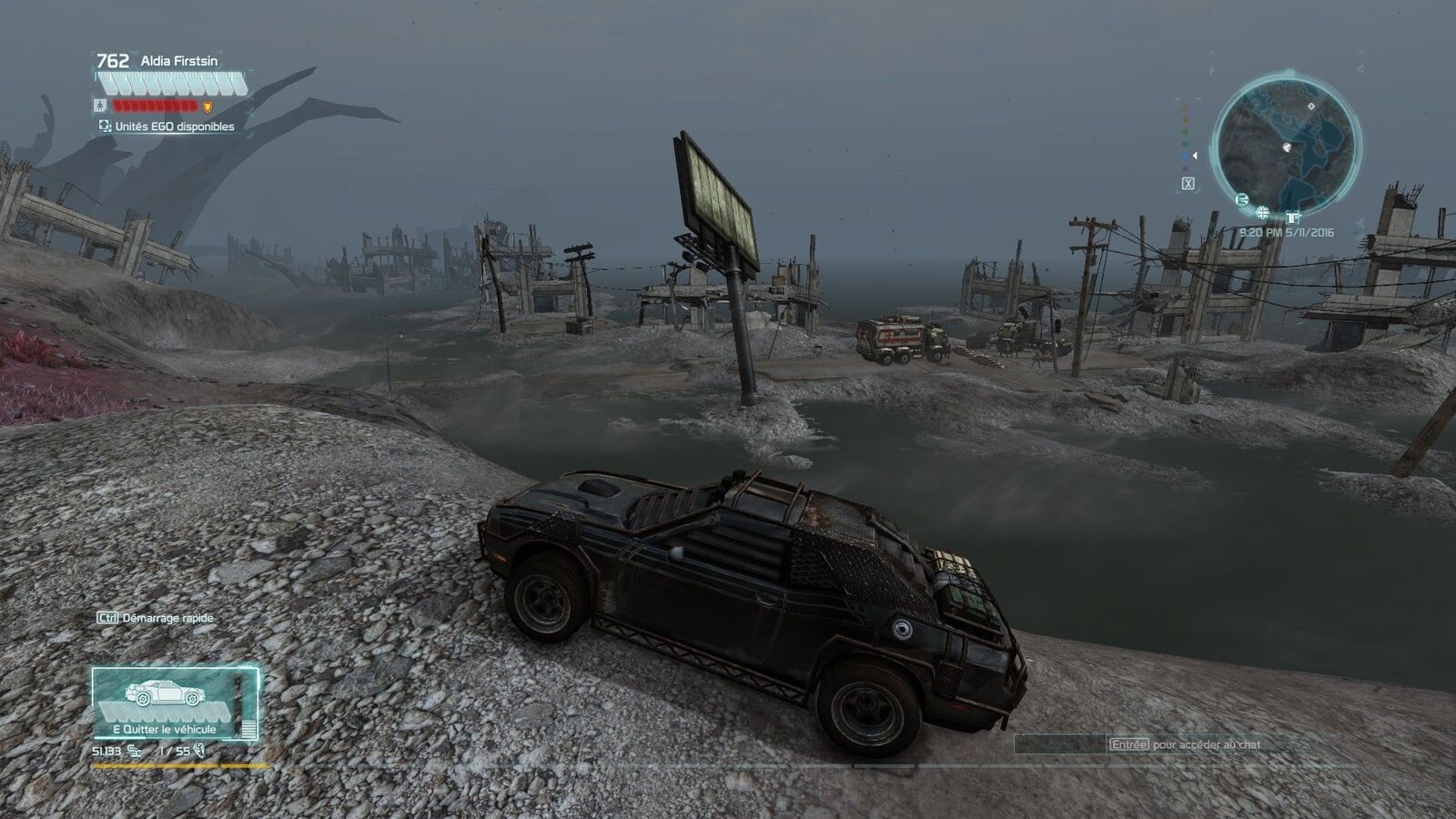Click the yellow shield icon near health bar
1456x819 pixels.
coord(207,107)
